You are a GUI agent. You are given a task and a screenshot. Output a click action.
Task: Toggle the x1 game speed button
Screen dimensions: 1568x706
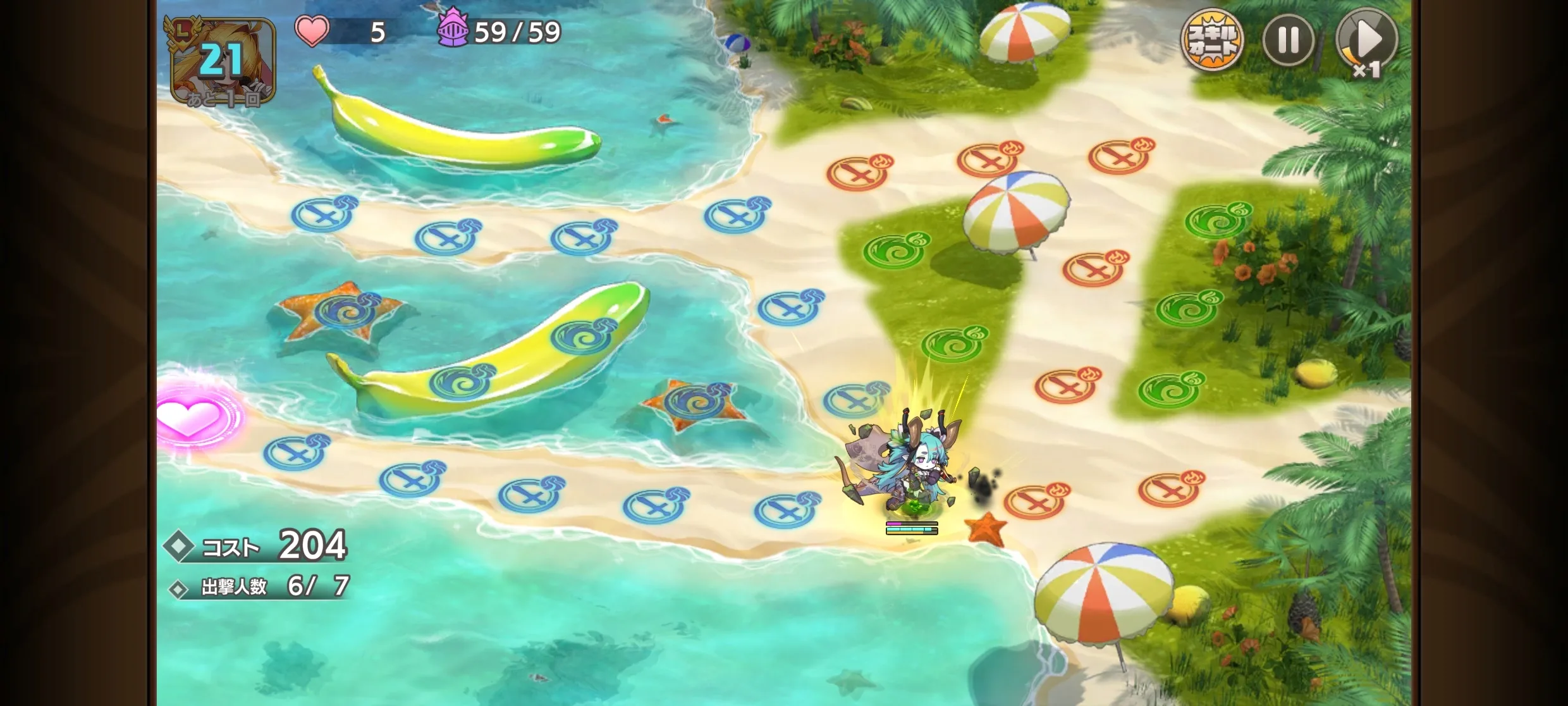1366,42
